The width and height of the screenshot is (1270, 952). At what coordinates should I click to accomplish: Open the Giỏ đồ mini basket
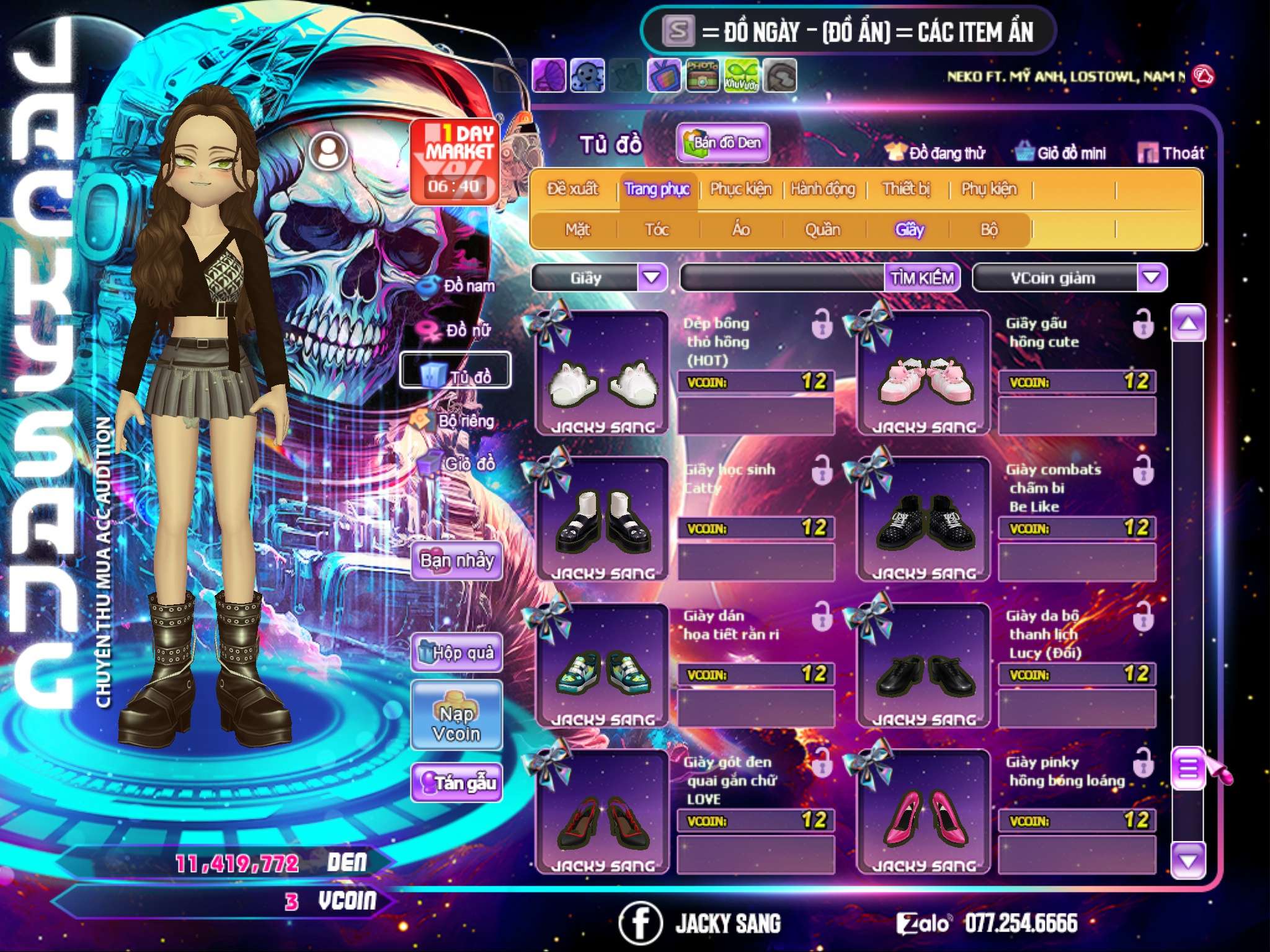click(x=1061, y=153)
